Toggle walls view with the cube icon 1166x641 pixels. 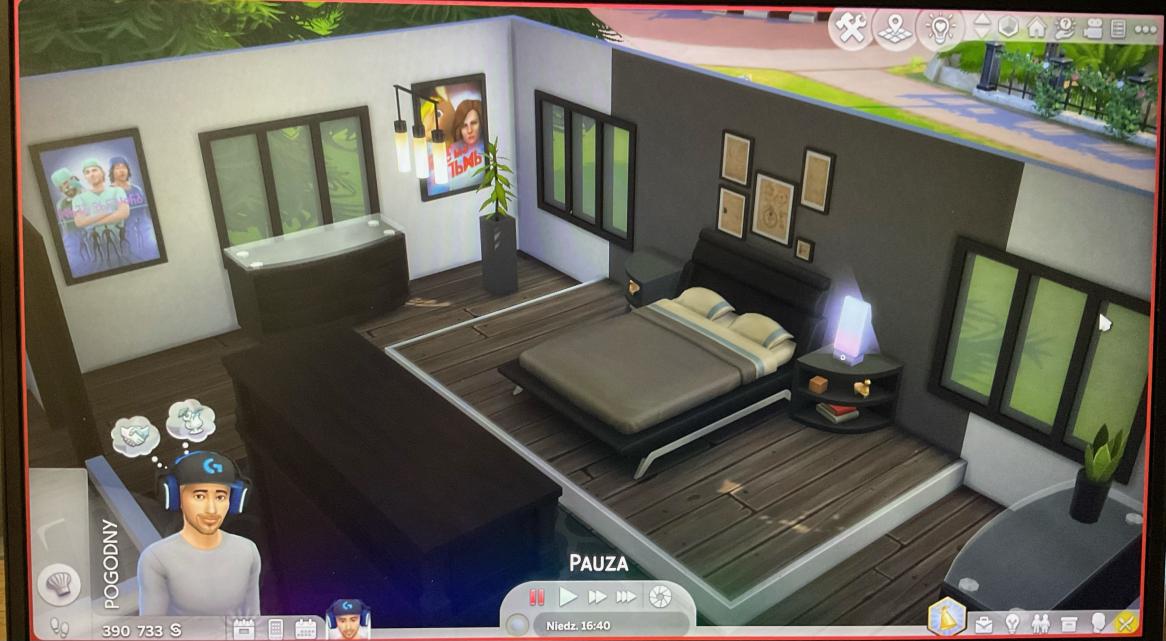[1008, 28]
